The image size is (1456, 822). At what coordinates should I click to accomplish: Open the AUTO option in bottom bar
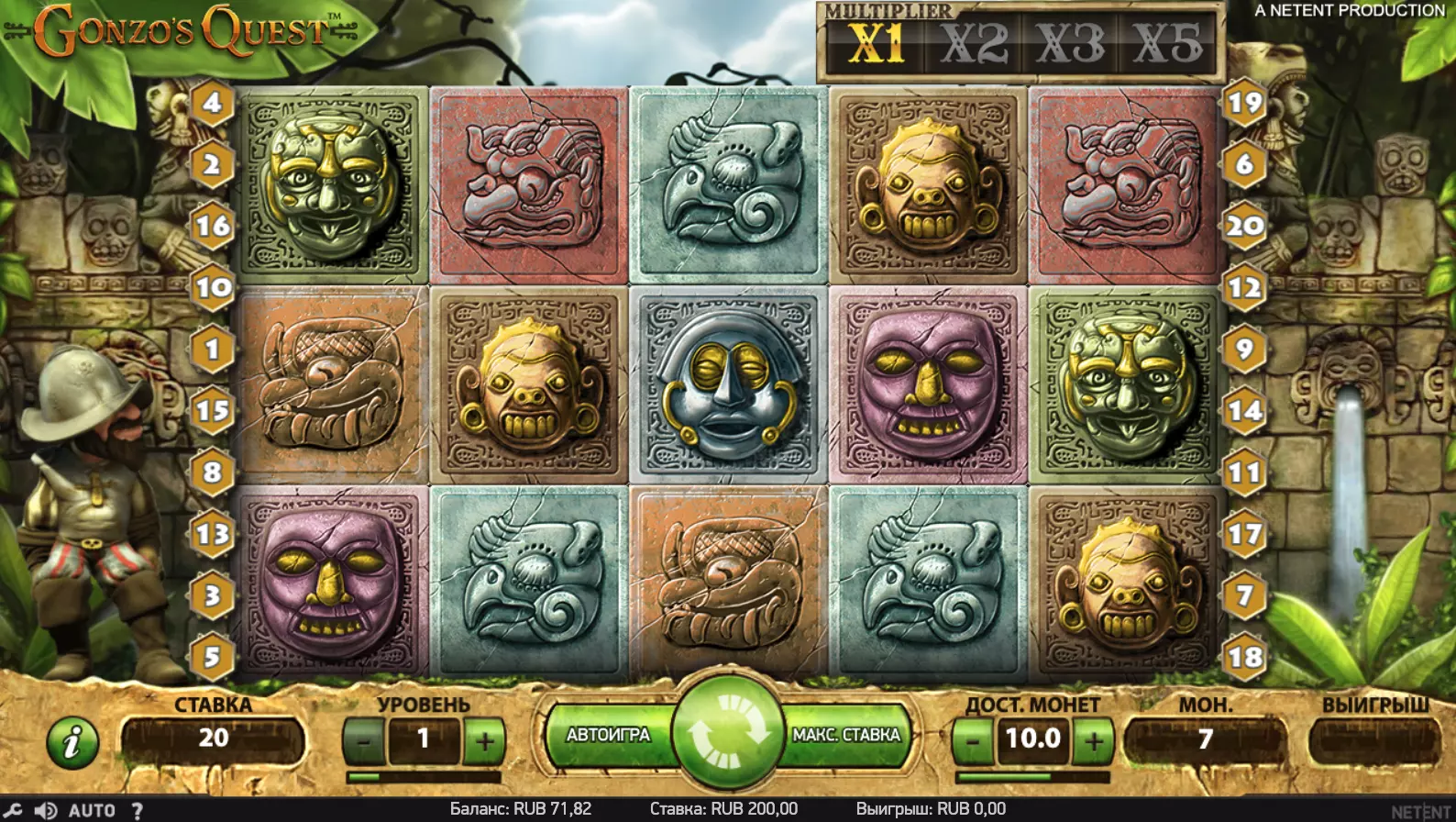tap(92, 810)
